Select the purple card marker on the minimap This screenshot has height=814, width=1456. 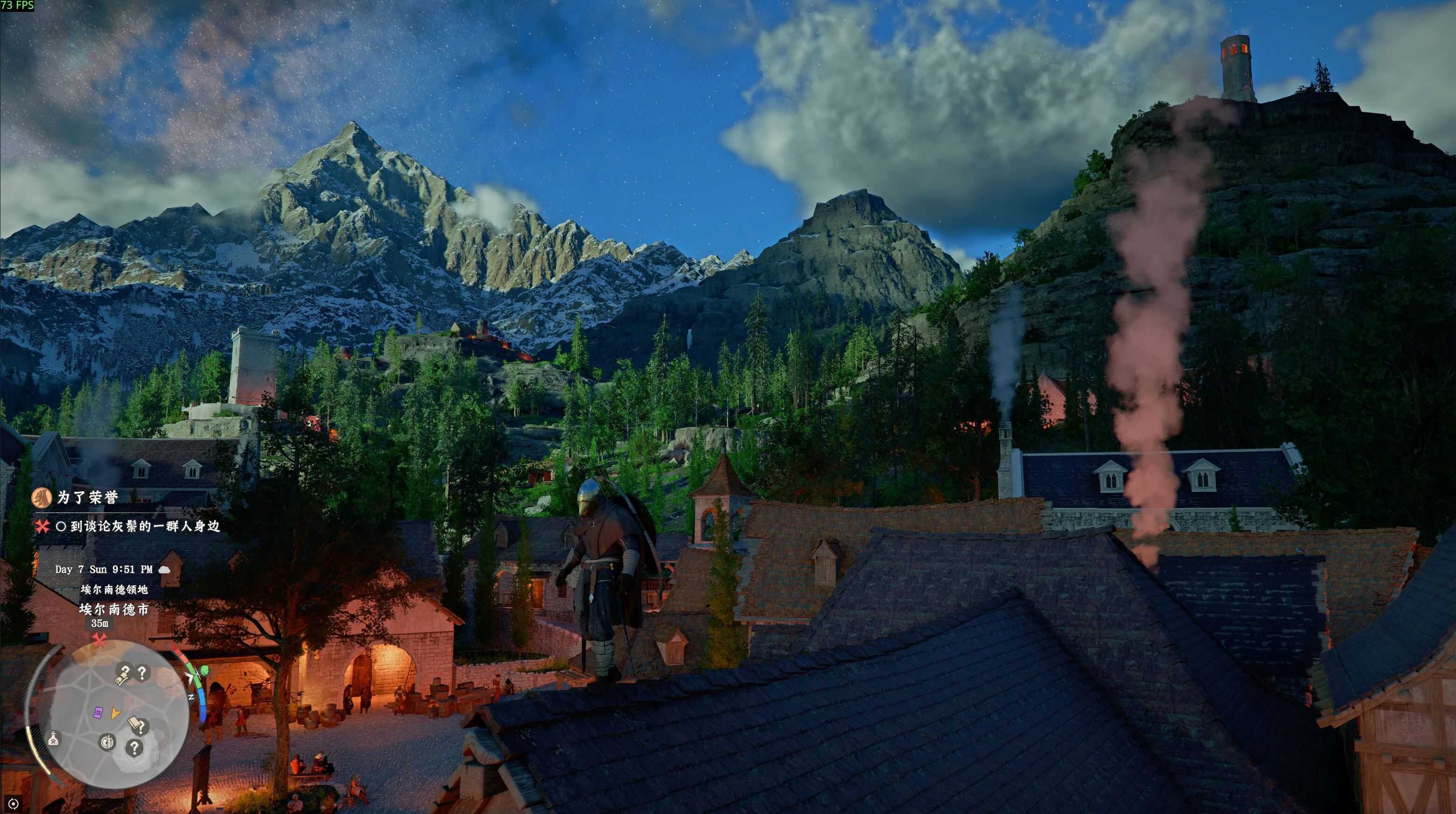tap(98, 713)
